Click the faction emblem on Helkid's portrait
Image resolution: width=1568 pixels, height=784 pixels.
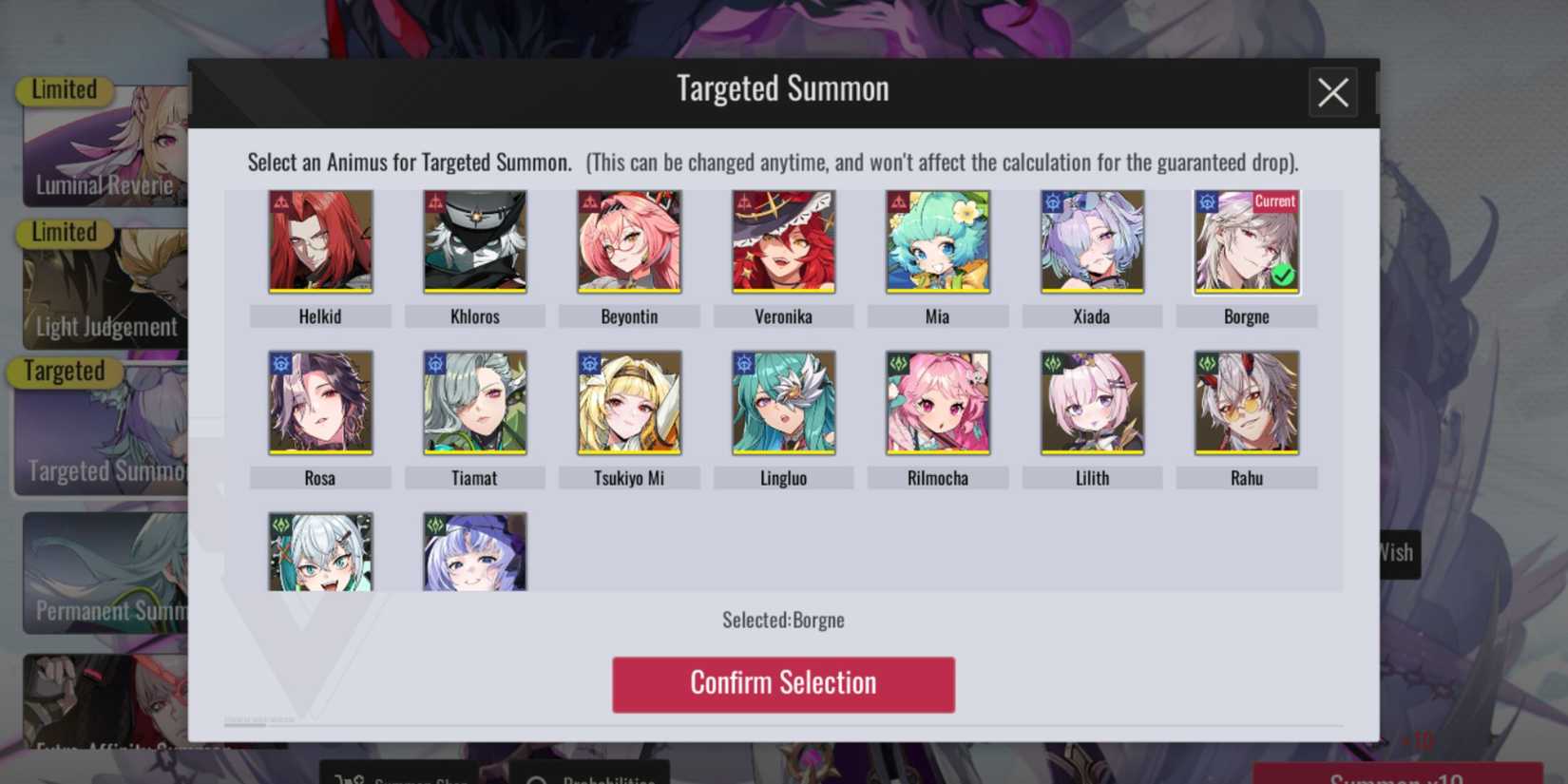pyautogui.click(x=279, y=201)
